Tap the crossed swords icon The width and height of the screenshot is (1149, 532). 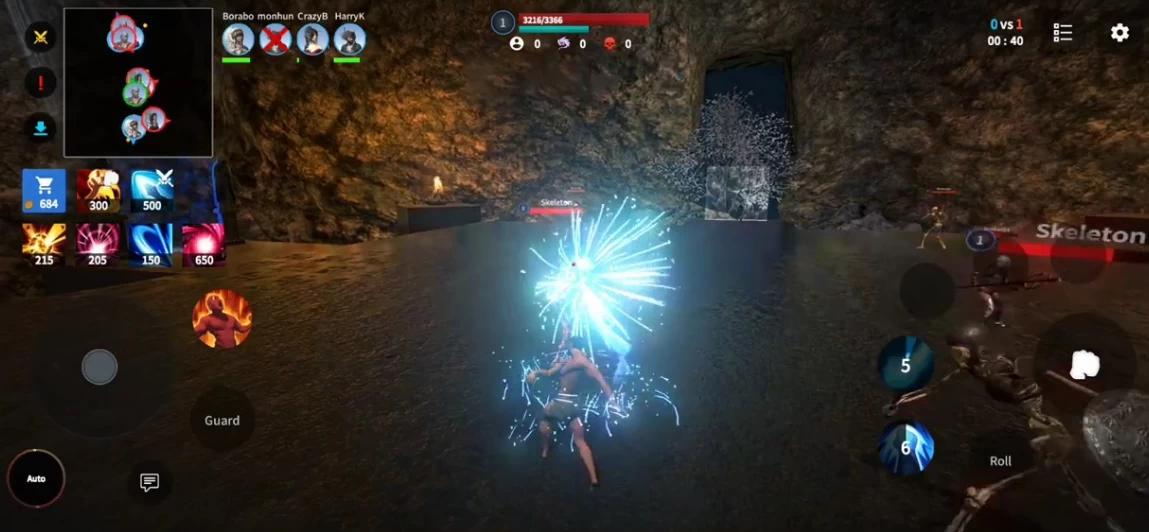coord(40,37)
